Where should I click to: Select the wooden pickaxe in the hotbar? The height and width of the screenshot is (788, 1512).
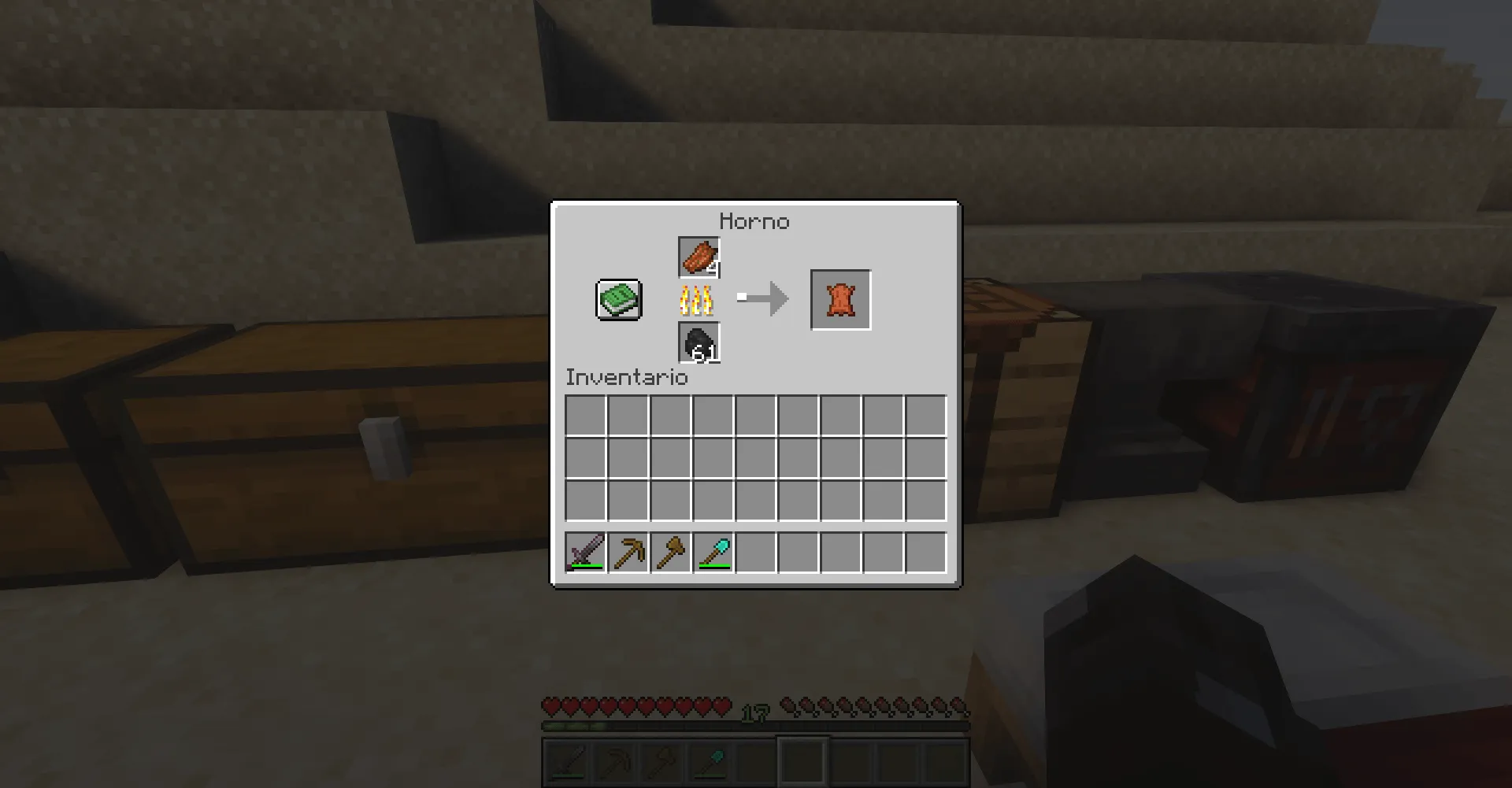(628, 553)
